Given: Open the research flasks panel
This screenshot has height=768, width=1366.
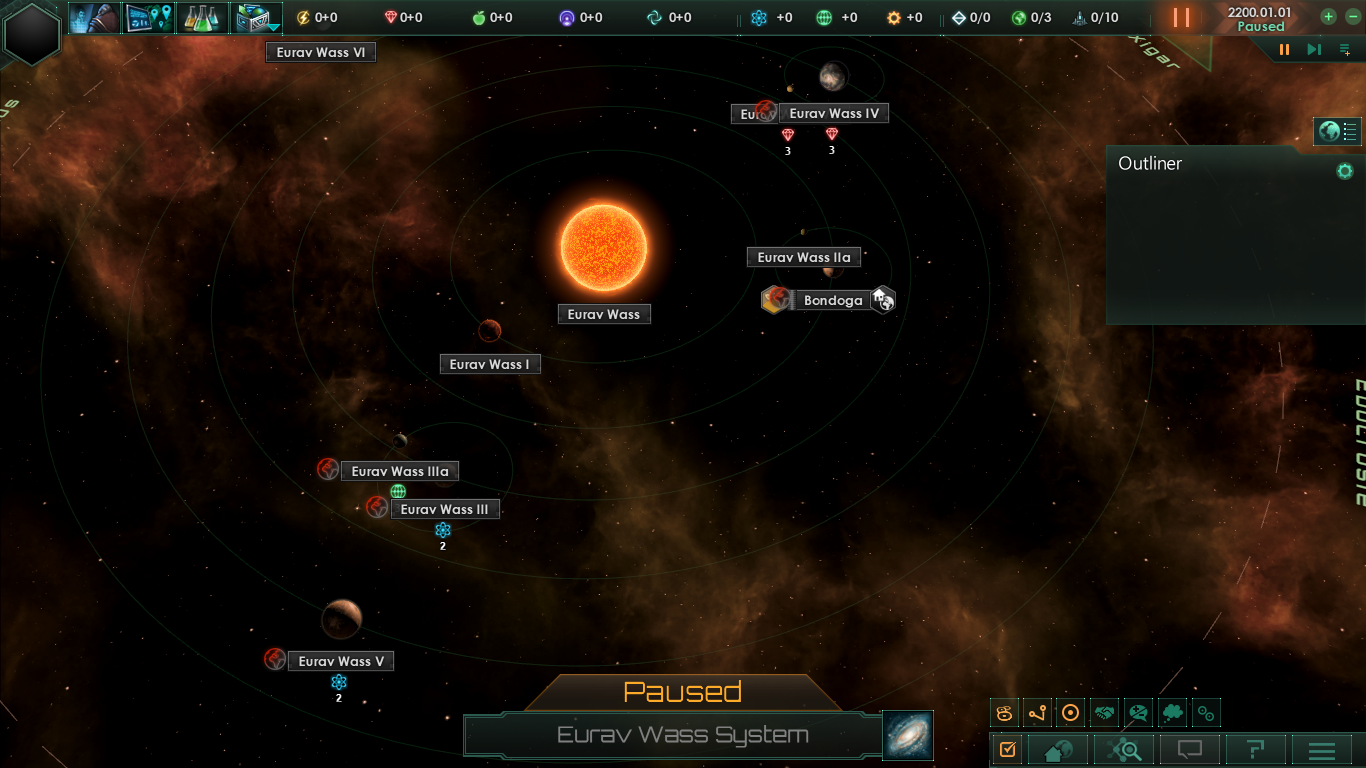Looking at the screenshot, I should click(204, 18).
